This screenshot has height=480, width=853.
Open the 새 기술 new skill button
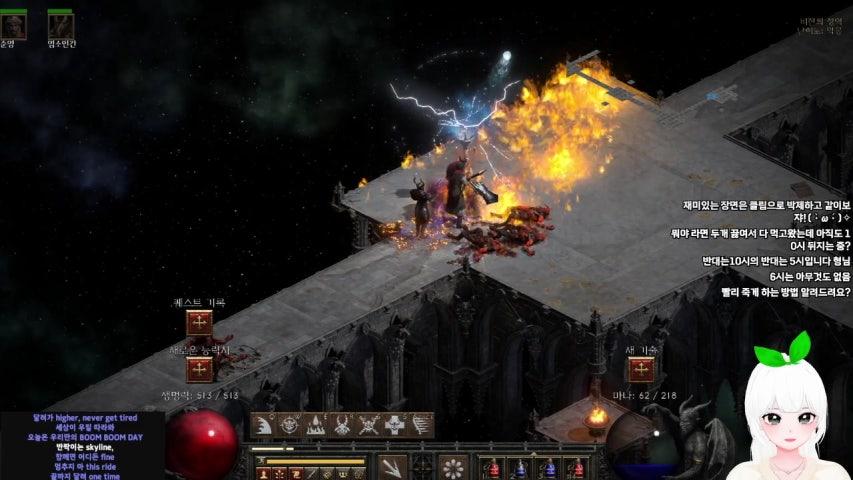(640, 369)
